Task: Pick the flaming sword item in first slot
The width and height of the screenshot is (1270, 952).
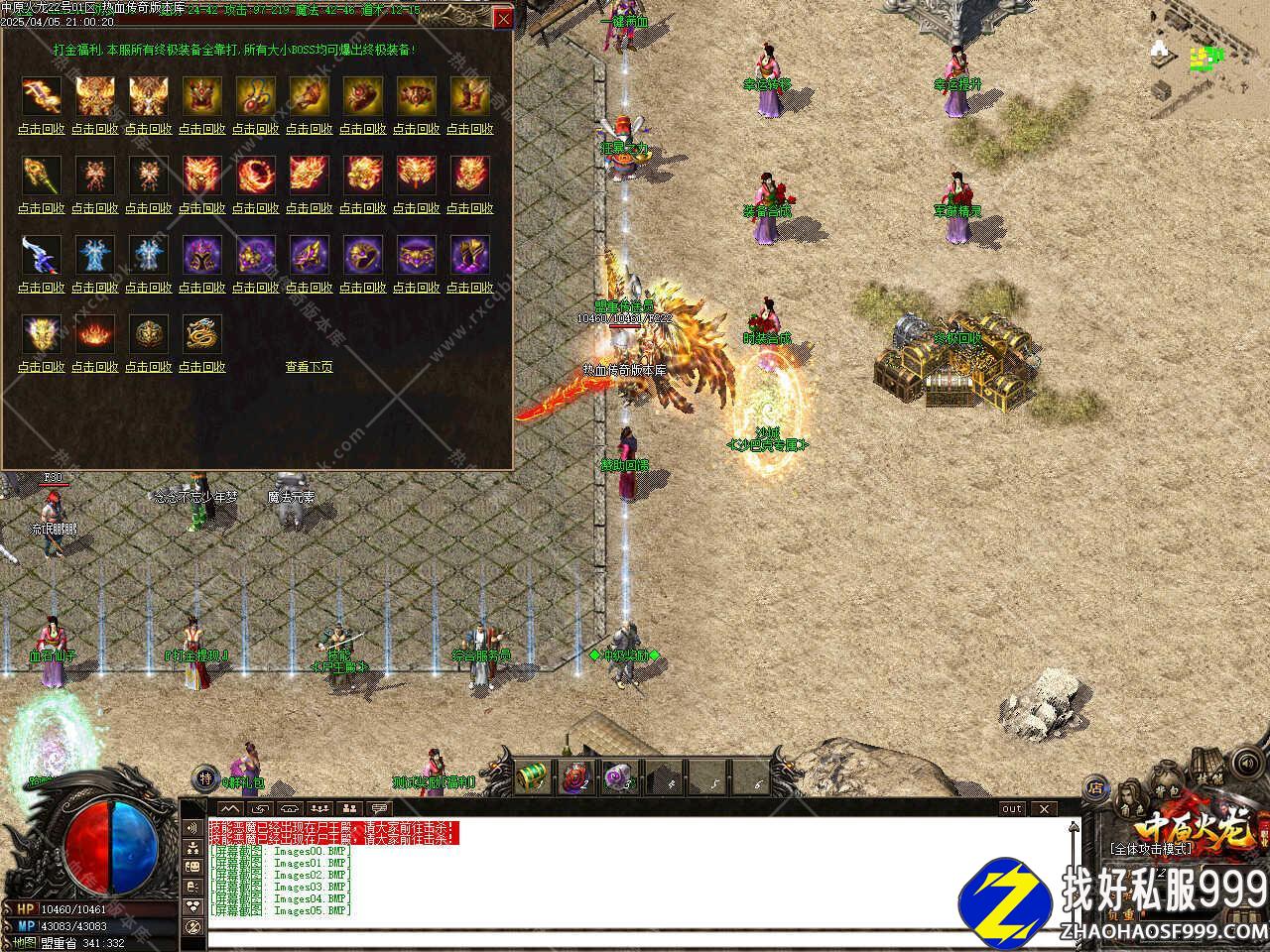Action: (41, 96)
